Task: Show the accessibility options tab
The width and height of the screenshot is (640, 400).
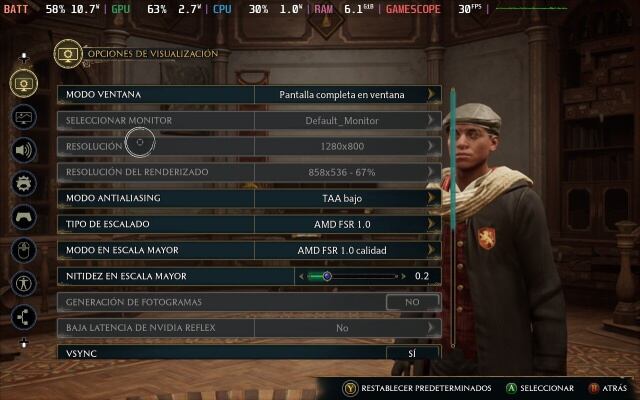Action: tap(24, 283)
